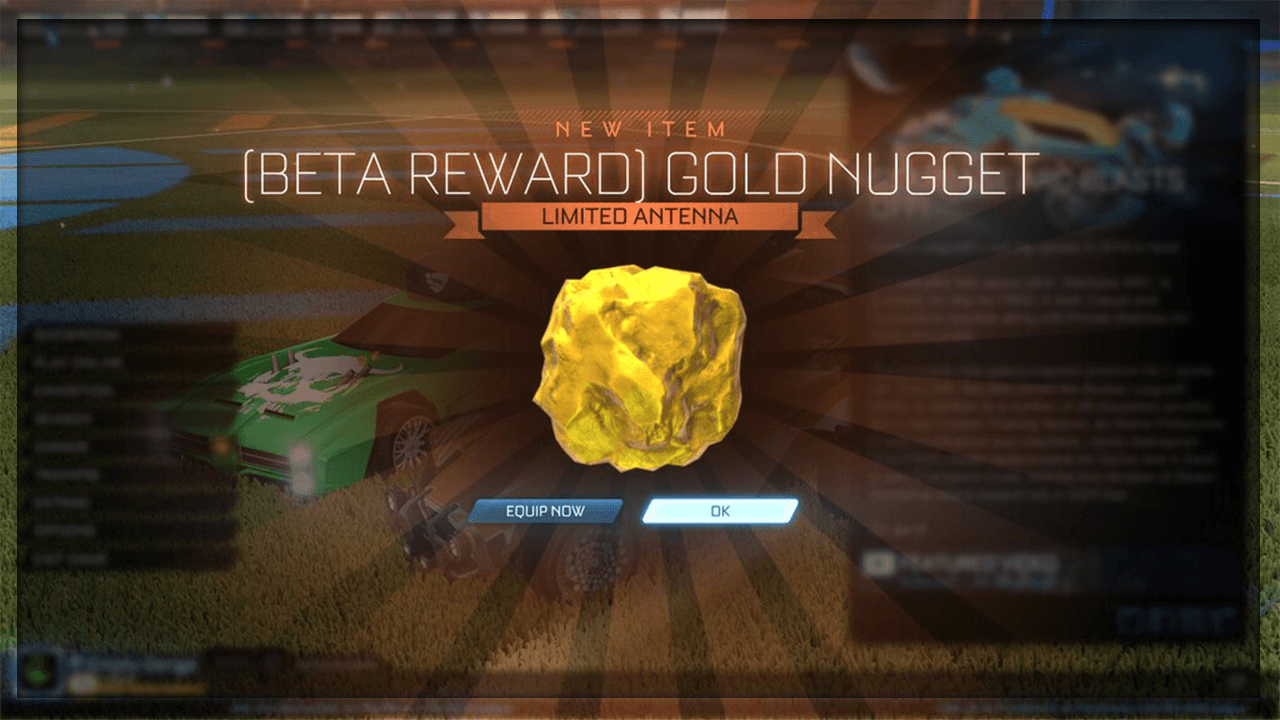Click the "LIMITED ANTENNA" rarity banner

pos(640,215)
